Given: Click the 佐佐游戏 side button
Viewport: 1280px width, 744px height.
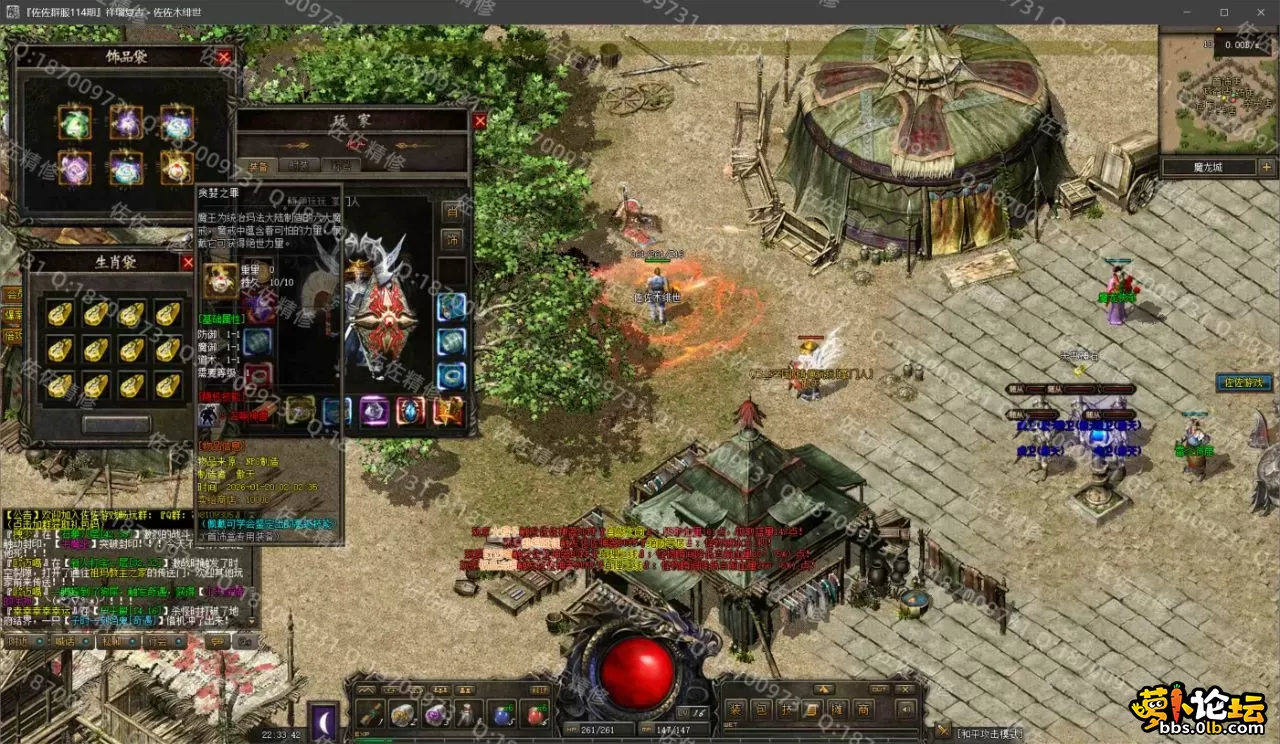Looking at the screenshot, I should click(x=1244, y=382).
